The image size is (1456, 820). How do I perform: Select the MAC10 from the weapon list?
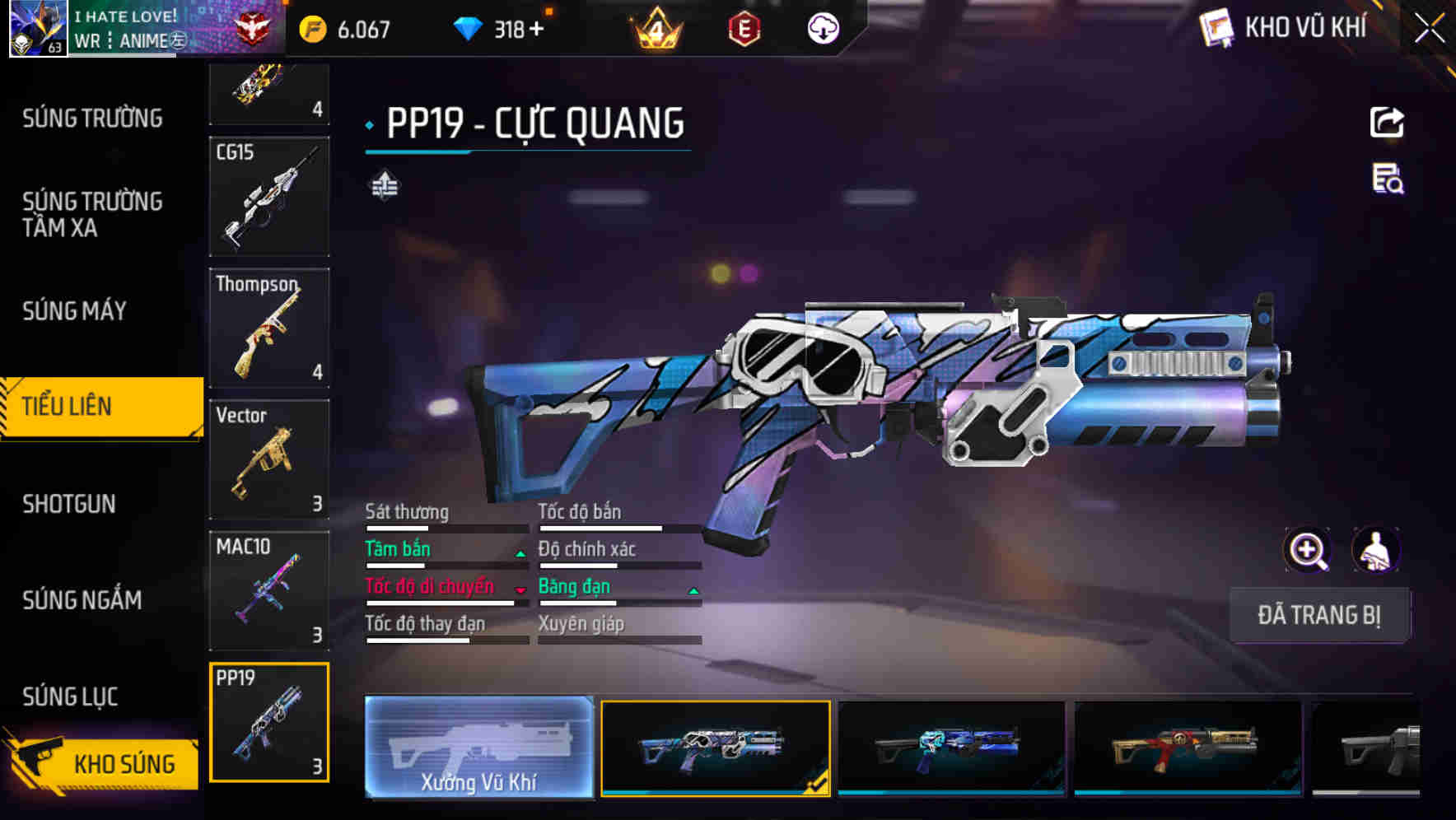click(x=269, y=591)
